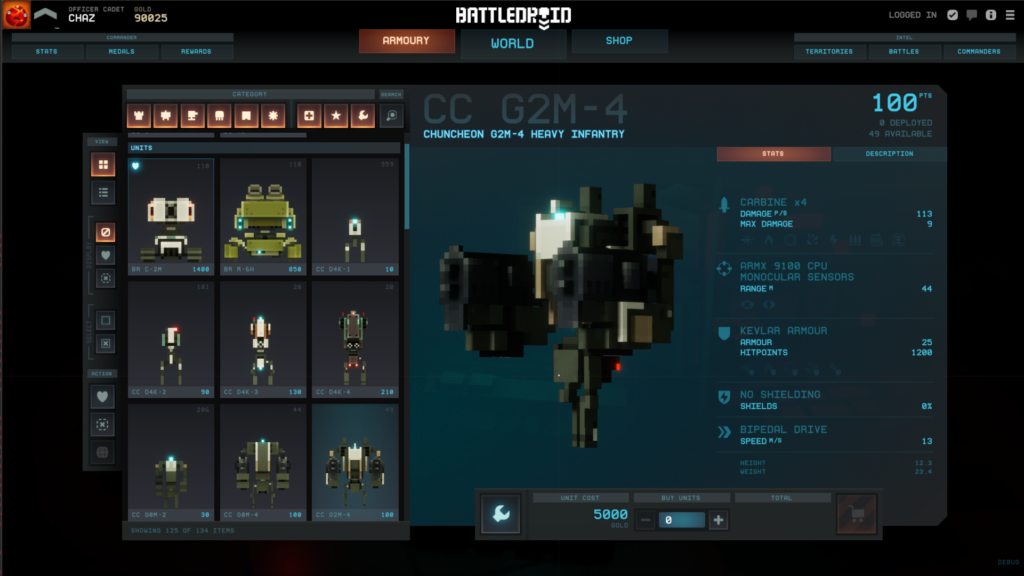Select the CC D4K-4 unit card

click(x=354, y=339)
